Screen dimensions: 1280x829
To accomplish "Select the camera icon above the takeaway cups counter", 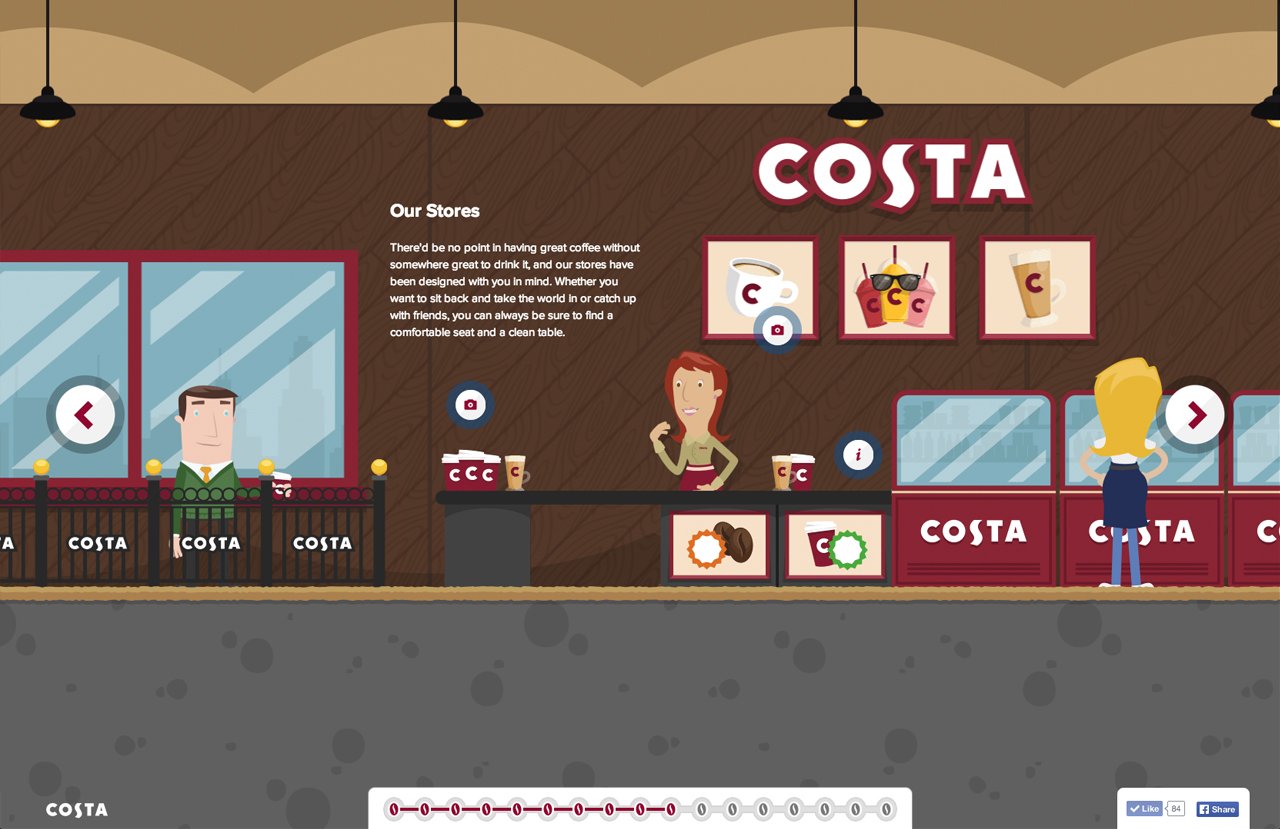I will (470, 405).
